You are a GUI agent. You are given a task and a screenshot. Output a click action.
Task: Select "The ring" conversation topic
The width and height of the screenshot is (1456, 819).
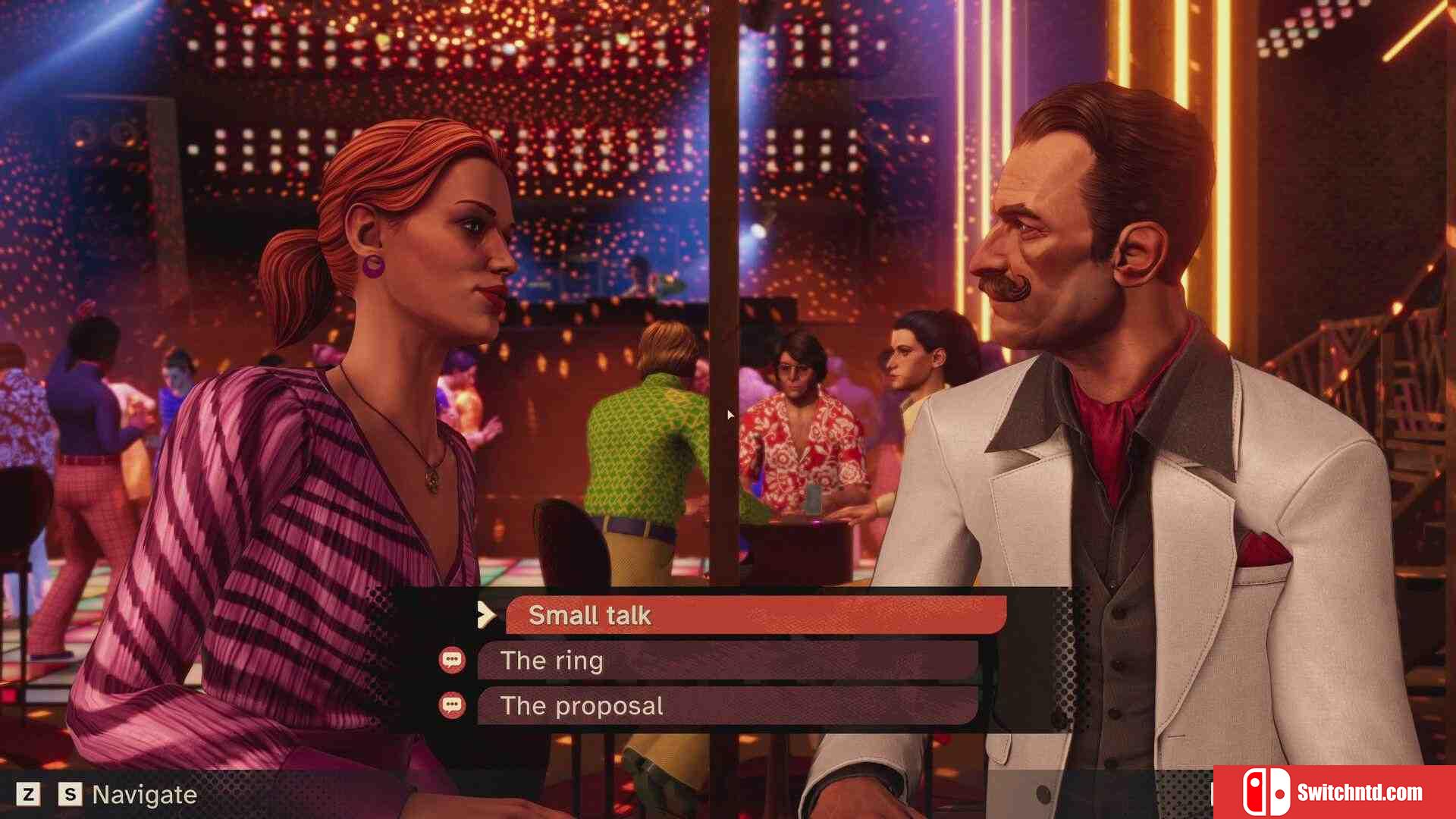[x=726, y=661]
